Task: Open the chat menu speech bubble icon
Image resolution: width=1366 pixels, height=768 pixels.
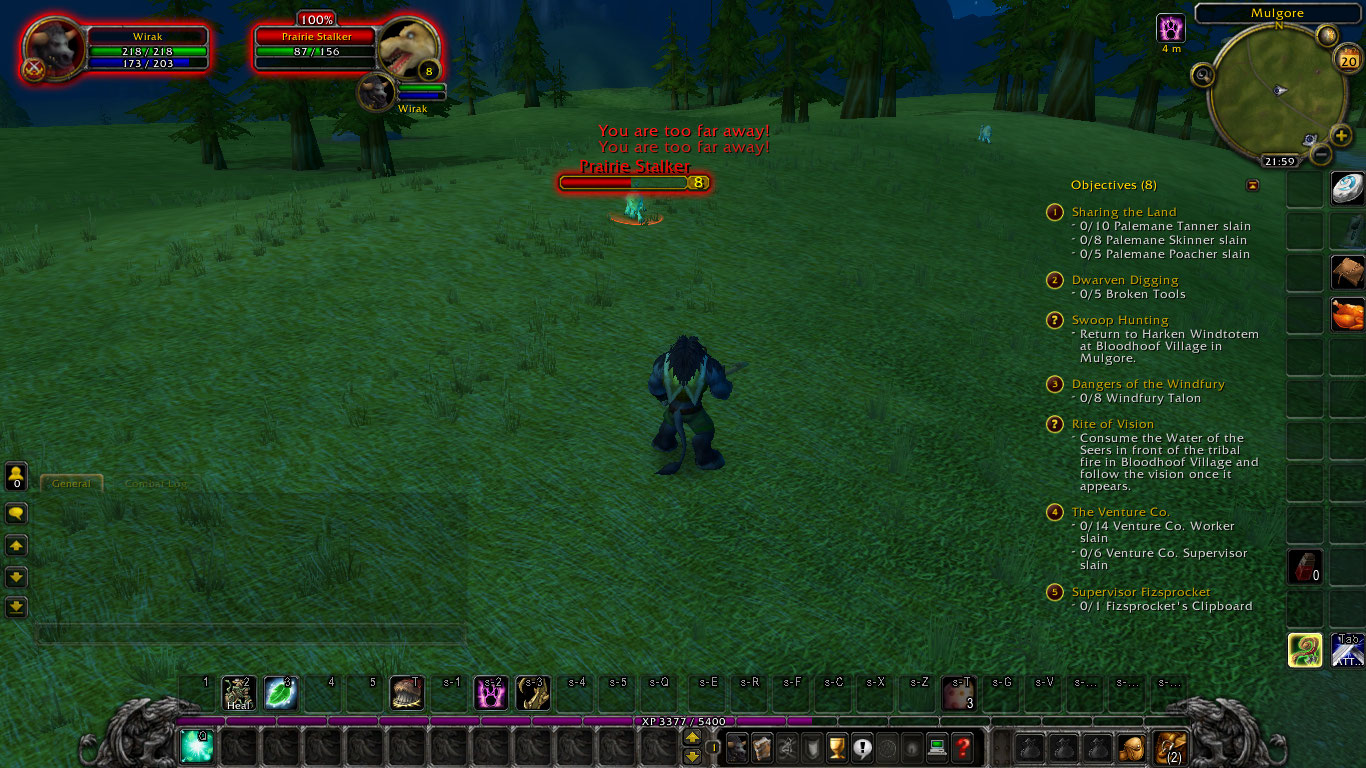Action: 18,512
